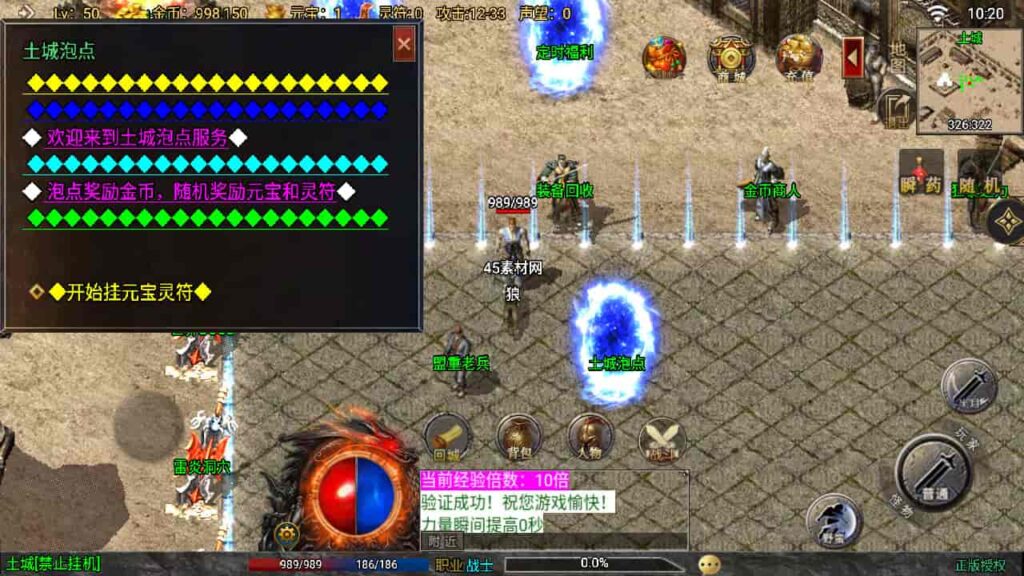Open the colorful gift event icon
The image size is (1024, 576).
(x=664, y=58)
